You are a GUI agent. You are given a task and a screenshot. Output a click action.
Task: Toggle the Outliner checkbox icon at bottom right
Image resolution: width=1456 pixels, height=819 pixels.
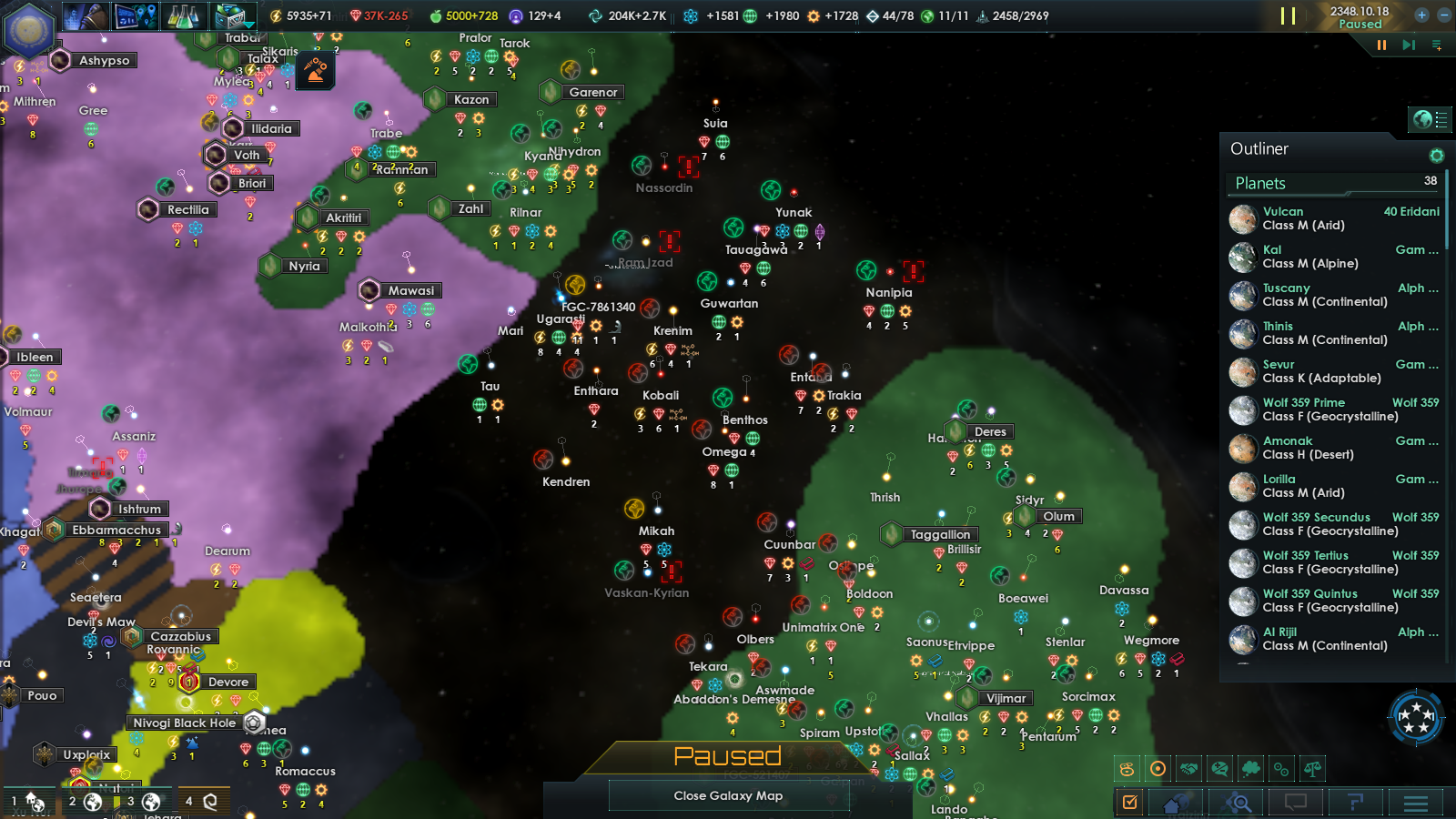(1129, 803)
